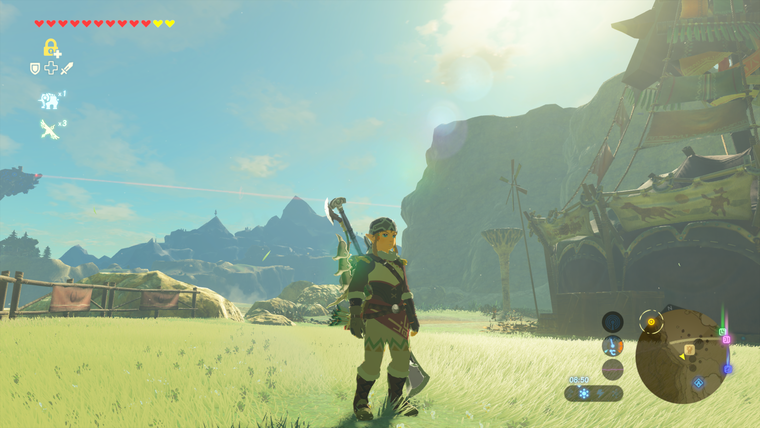Activate the Sheikah Sensor signal icon

pos(613,321)
